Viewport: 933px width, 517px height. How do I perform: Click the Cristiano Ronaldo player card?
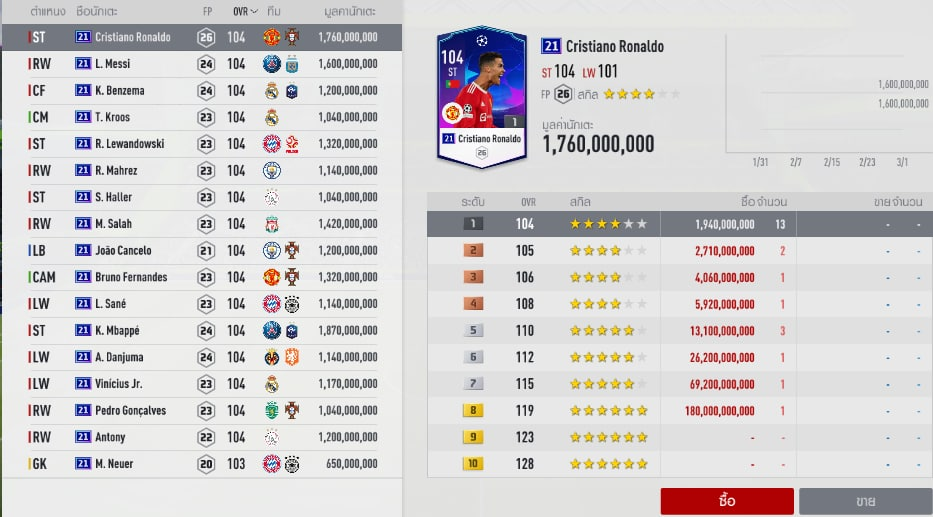[482, 95]
